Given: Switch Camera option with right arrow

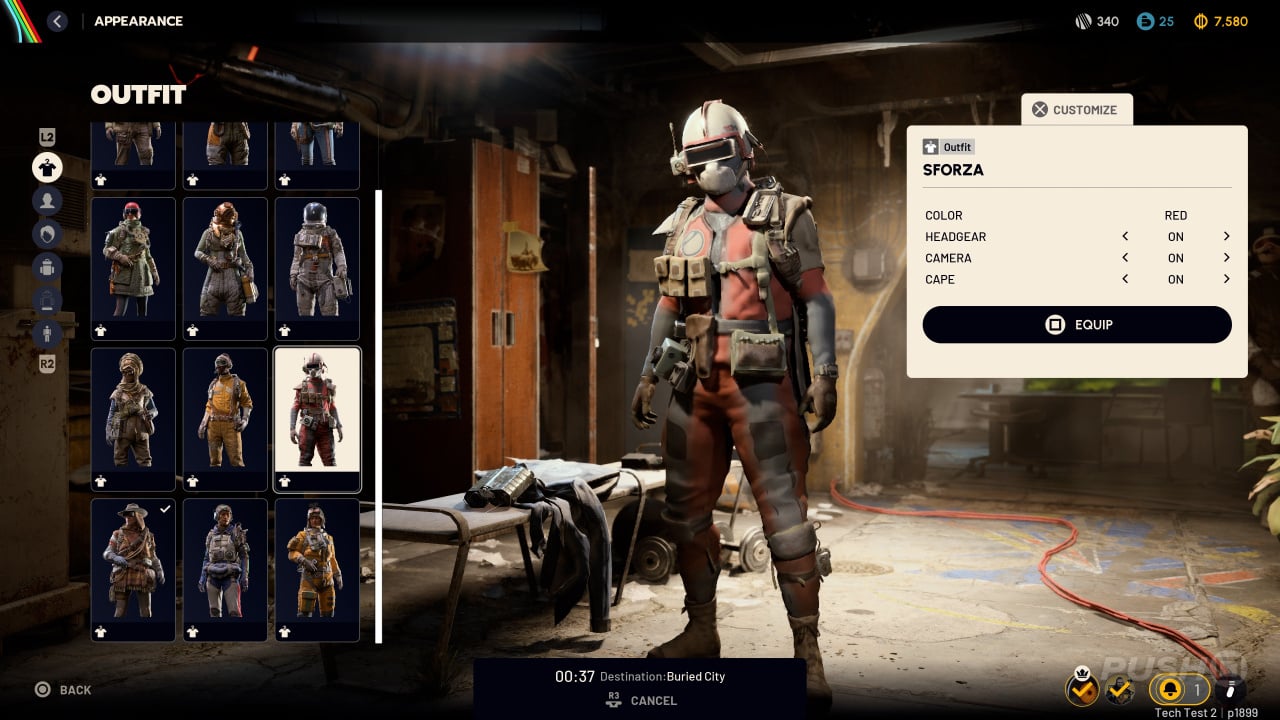Looking at the screenshot, I should pyautogui.click(x=1226, y=258).
